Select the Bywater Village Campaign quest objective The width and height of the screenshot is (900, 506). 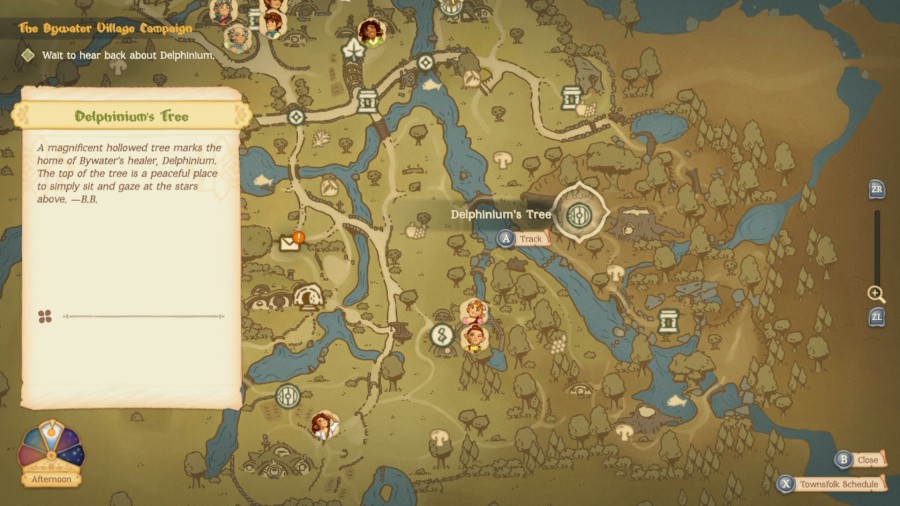[128, 55]
